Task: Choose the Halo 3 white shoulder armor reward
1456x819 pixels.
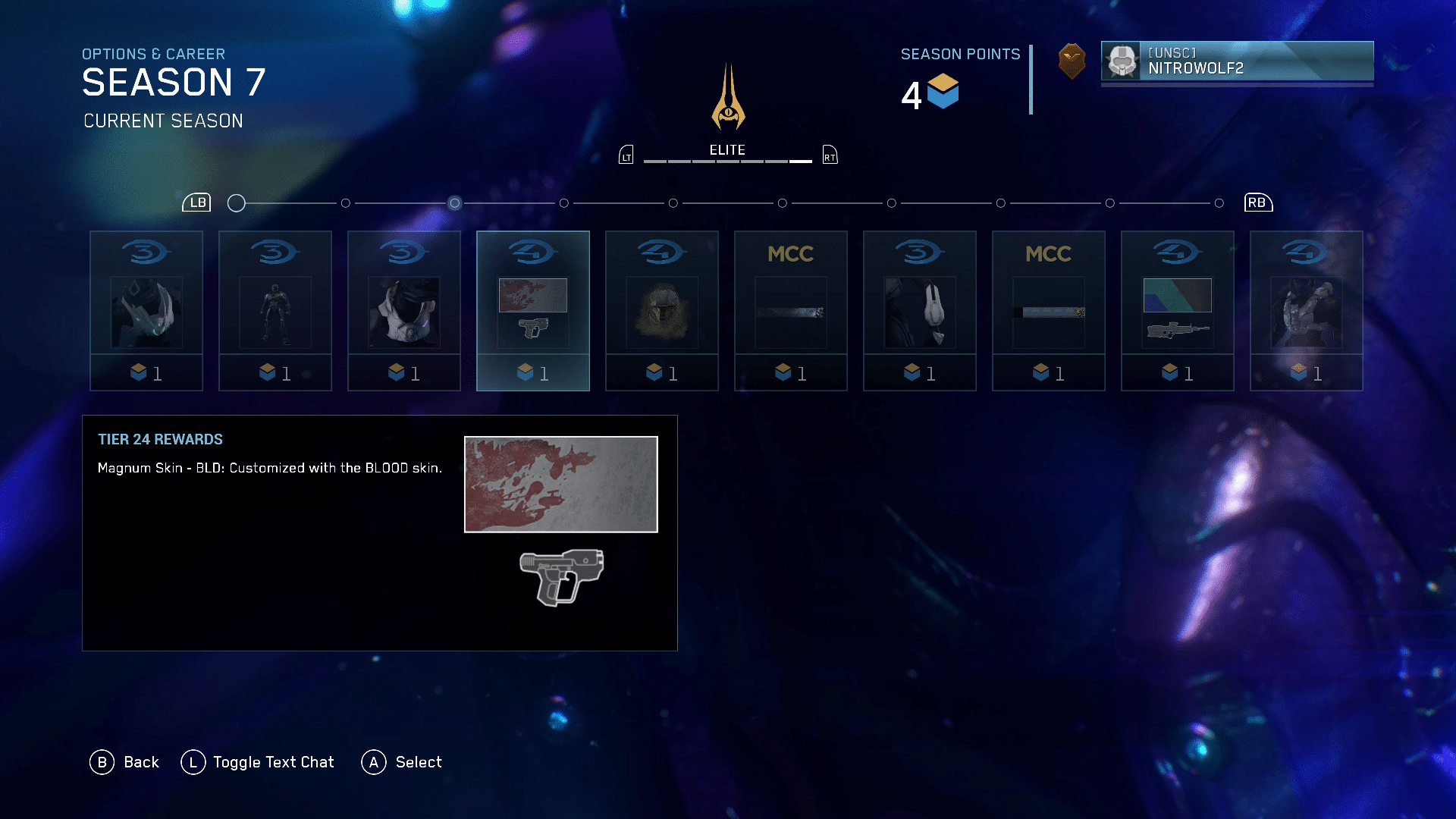Action: [920, 311]
